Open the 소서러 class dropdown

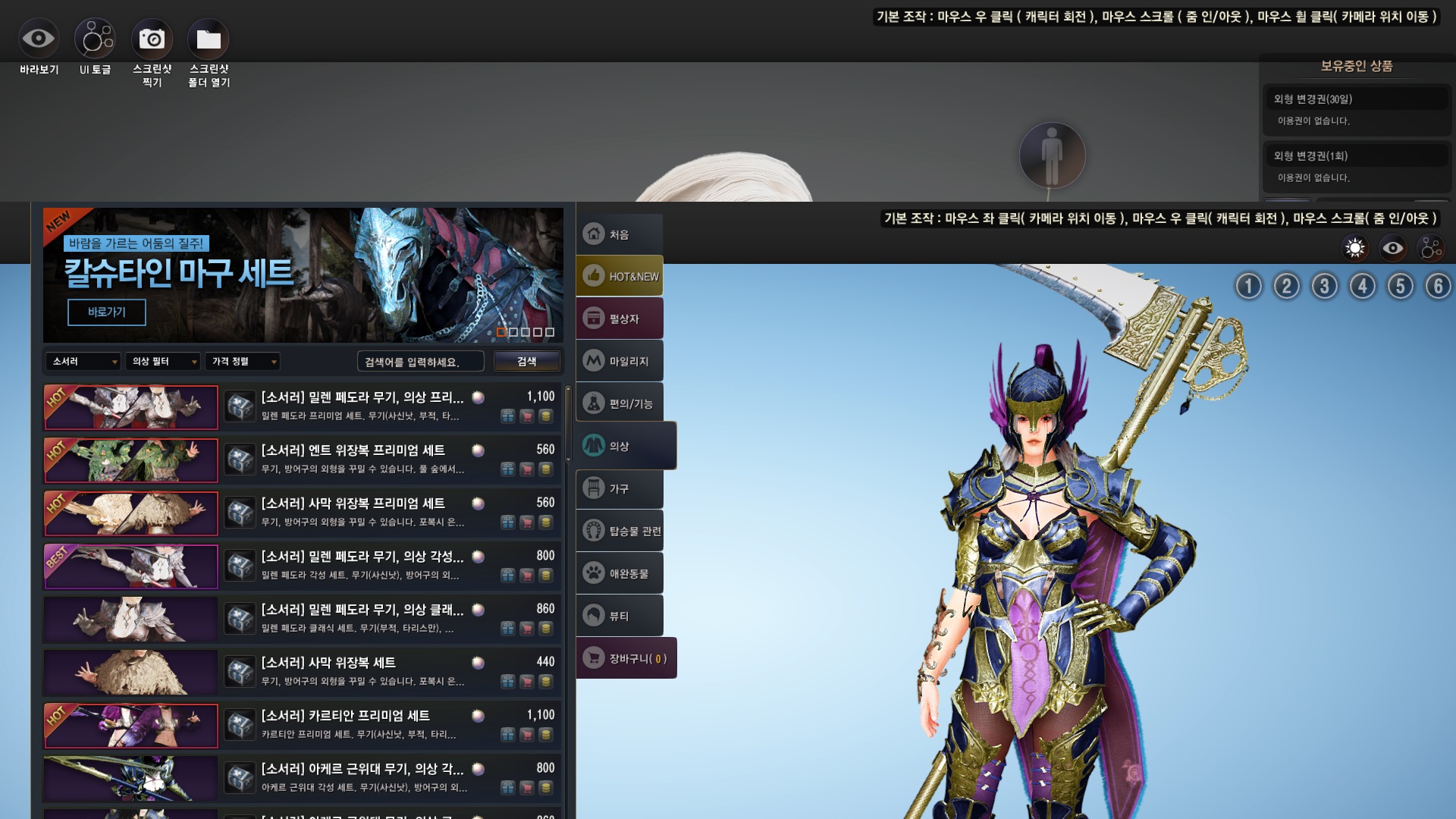(83, 362)
